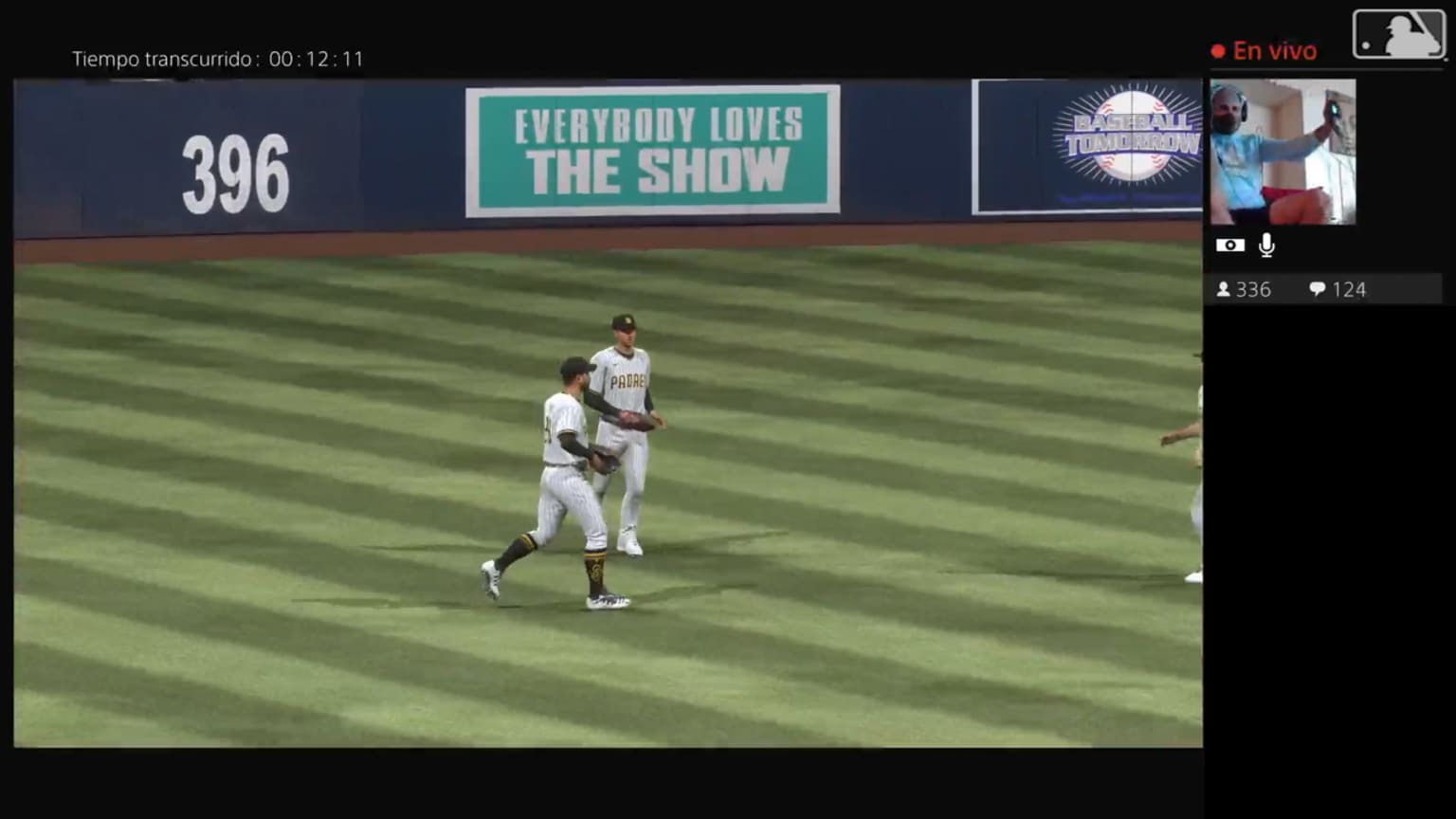The width and height of the screenshot is (1456, 819).
Task: Expand the viewer stats bar showing 336
Action: pos(1245,289)
